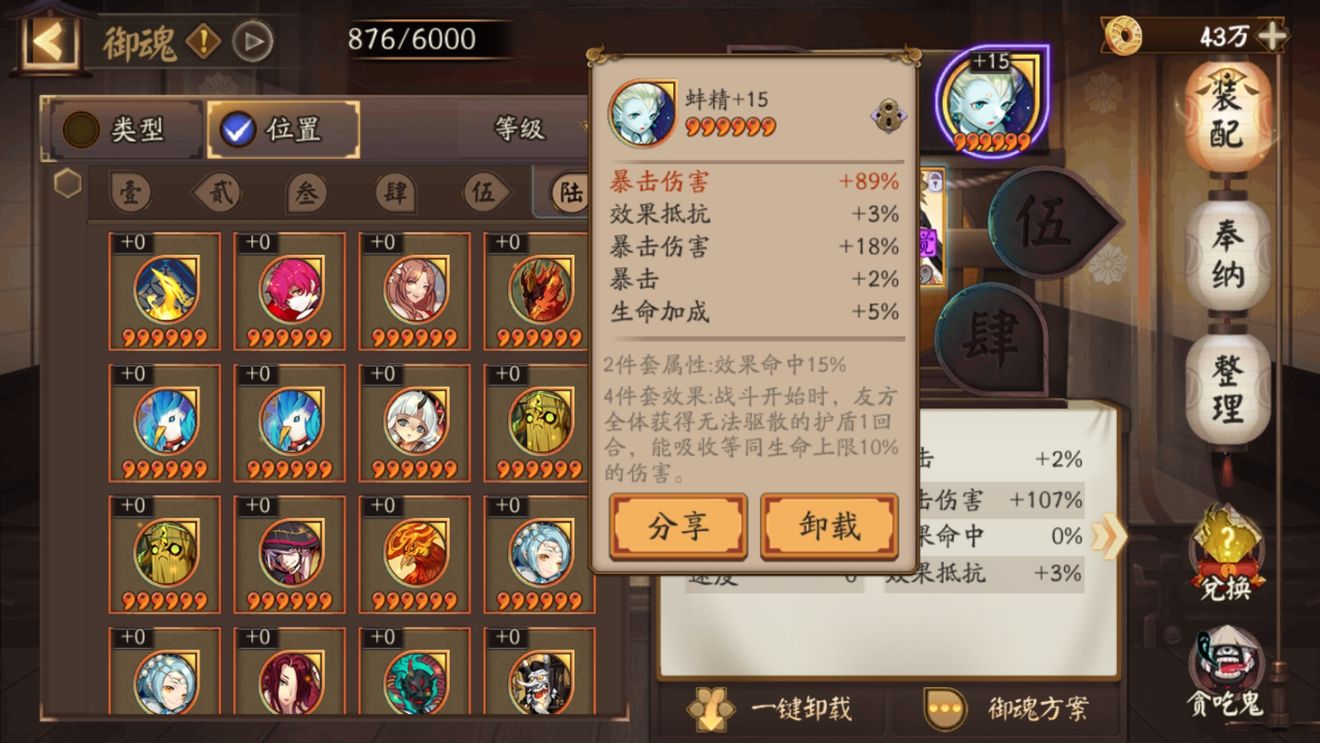Open the 整理 lantern tab
Image resolution: width=1320 pixels, height=743 pixels.
coord(1227,390)
